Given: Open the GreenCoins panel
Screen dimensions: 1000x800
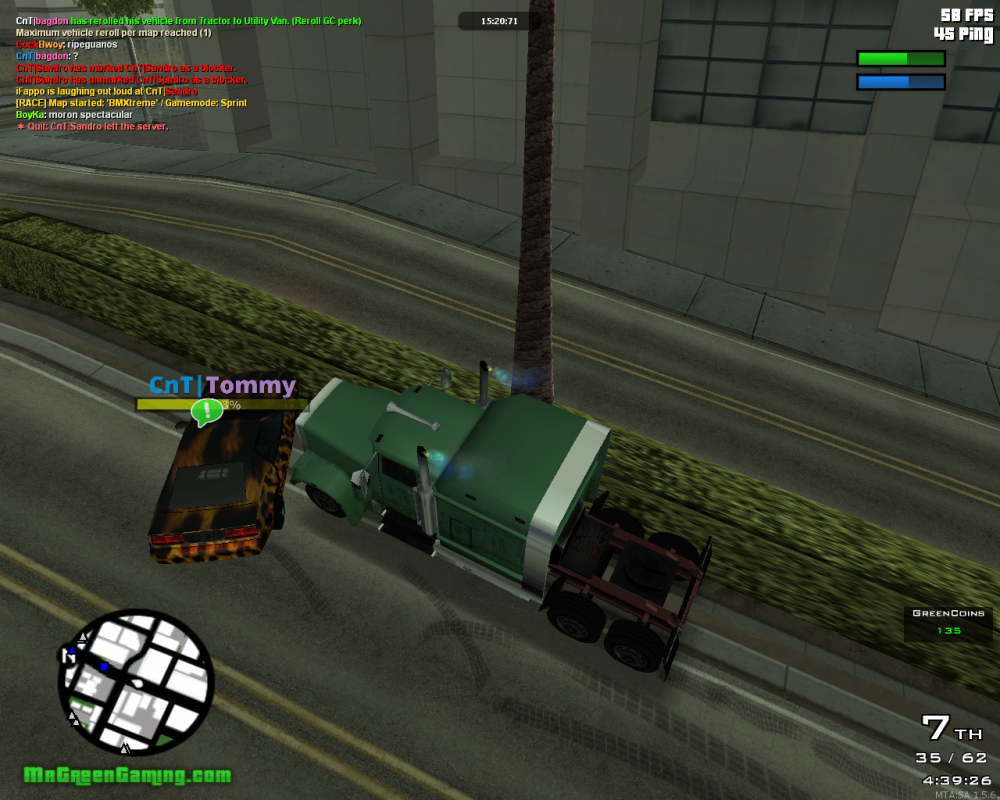Looking at the screenshot, I should pyautogui.click(x=948, y=622).
